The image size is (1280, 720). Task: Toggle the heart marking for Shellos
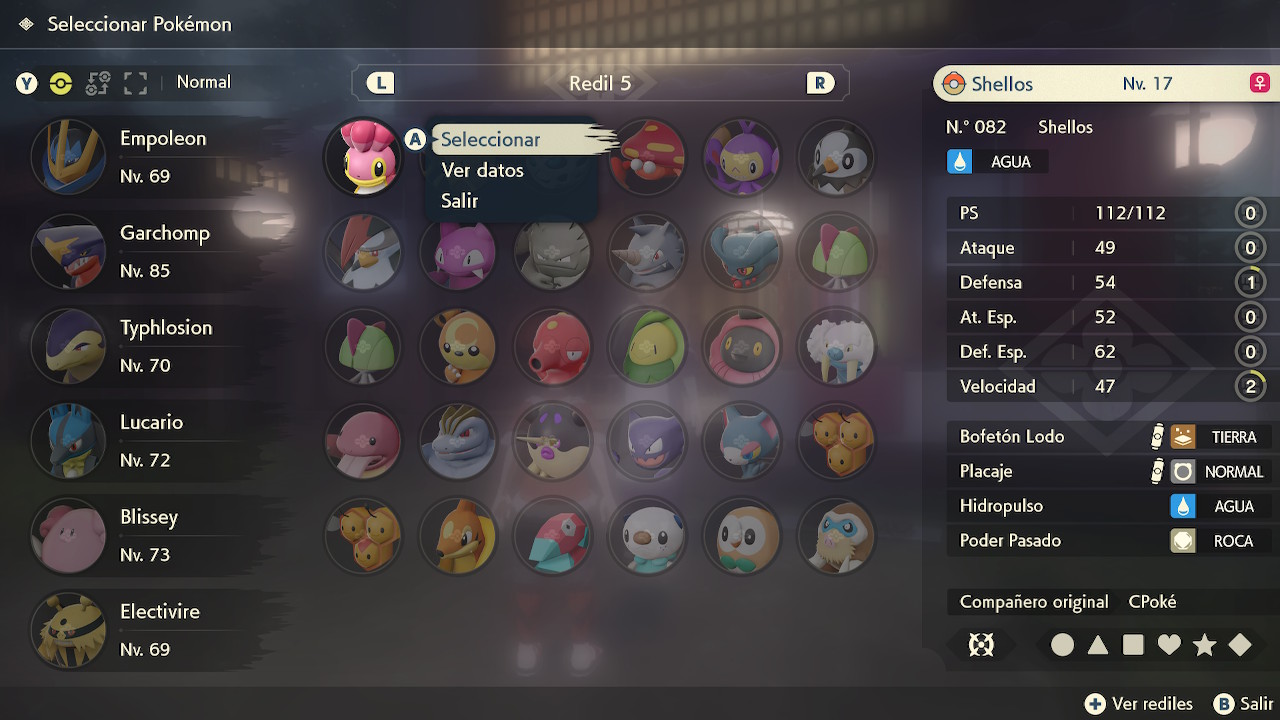click(1169, 645)
